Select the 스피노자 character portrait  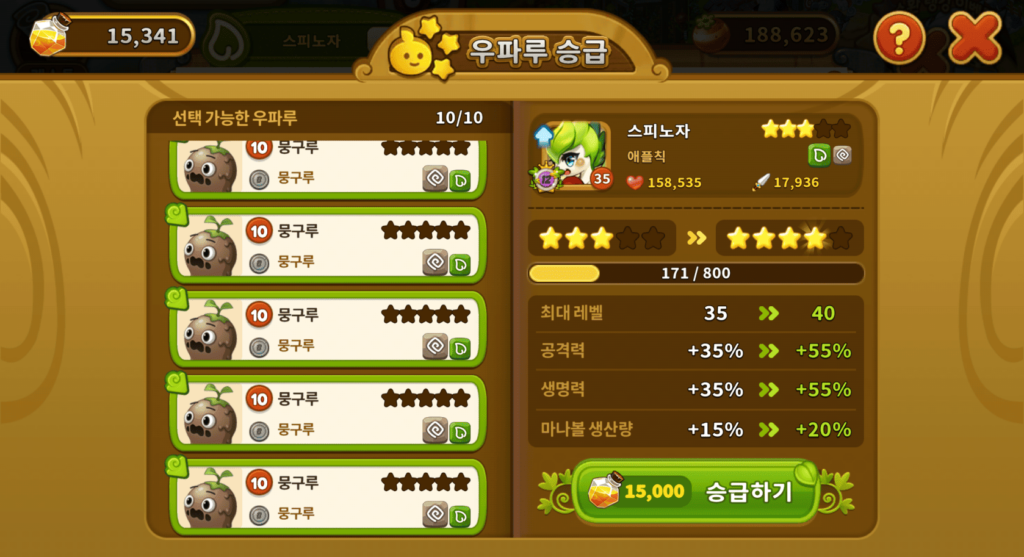[x=572, y=155]
